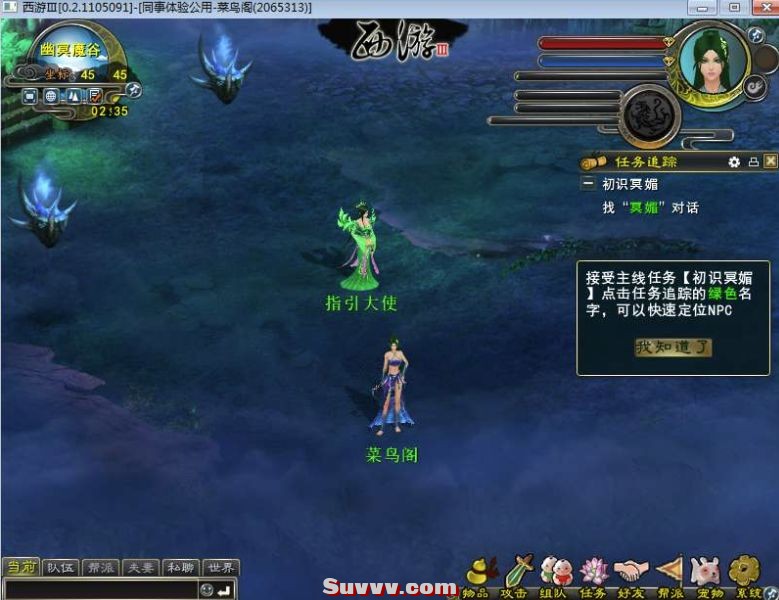Open the world map globe button

click(x=51, y=97)
